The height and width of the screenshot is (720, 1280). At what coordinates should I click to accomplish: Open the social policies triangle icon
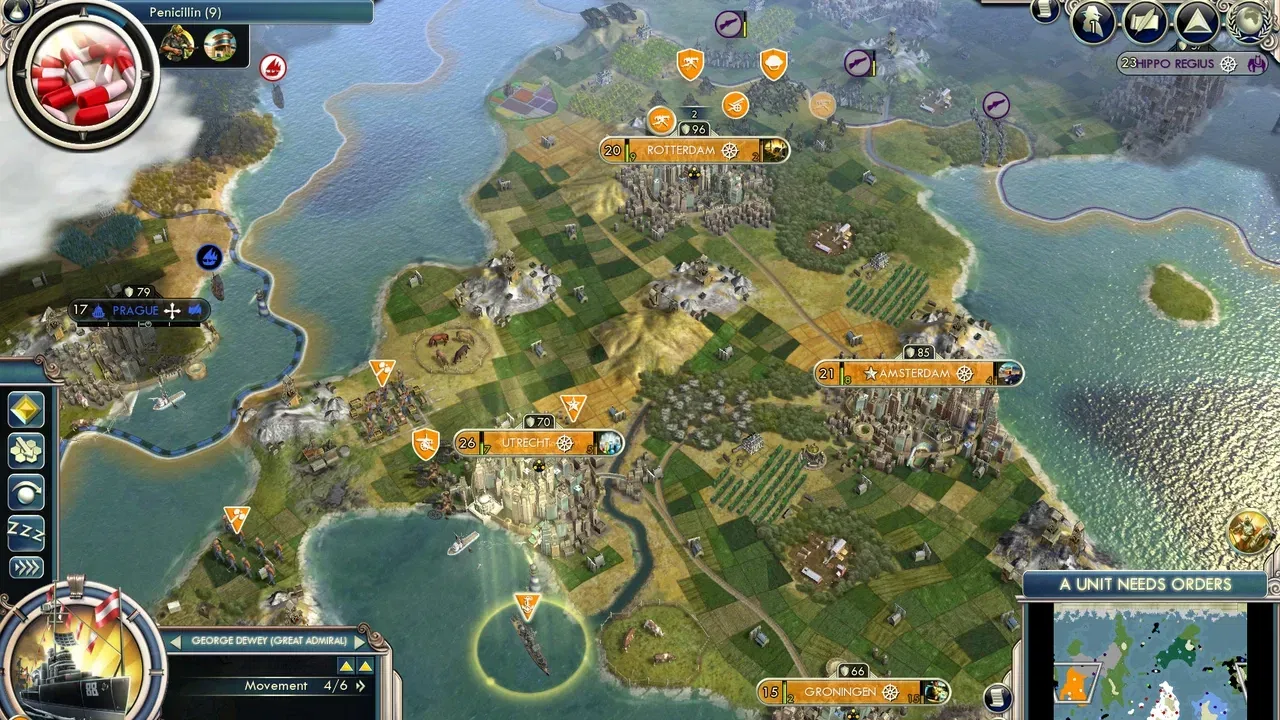pyautogui.click(x=1195, y=21)
